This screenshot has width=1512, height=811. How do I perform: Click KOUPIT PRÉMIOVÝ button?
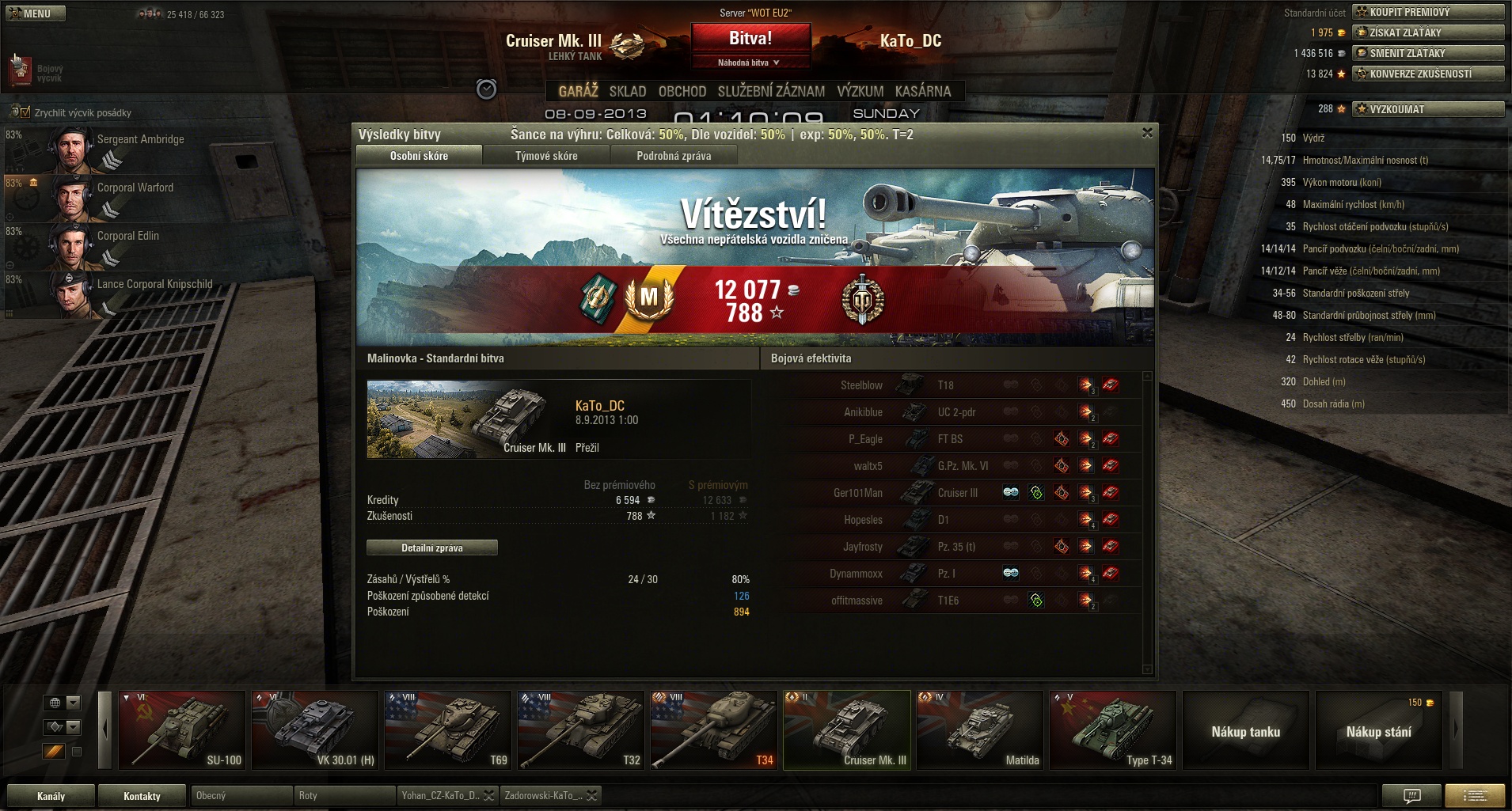coord(1428,12)
